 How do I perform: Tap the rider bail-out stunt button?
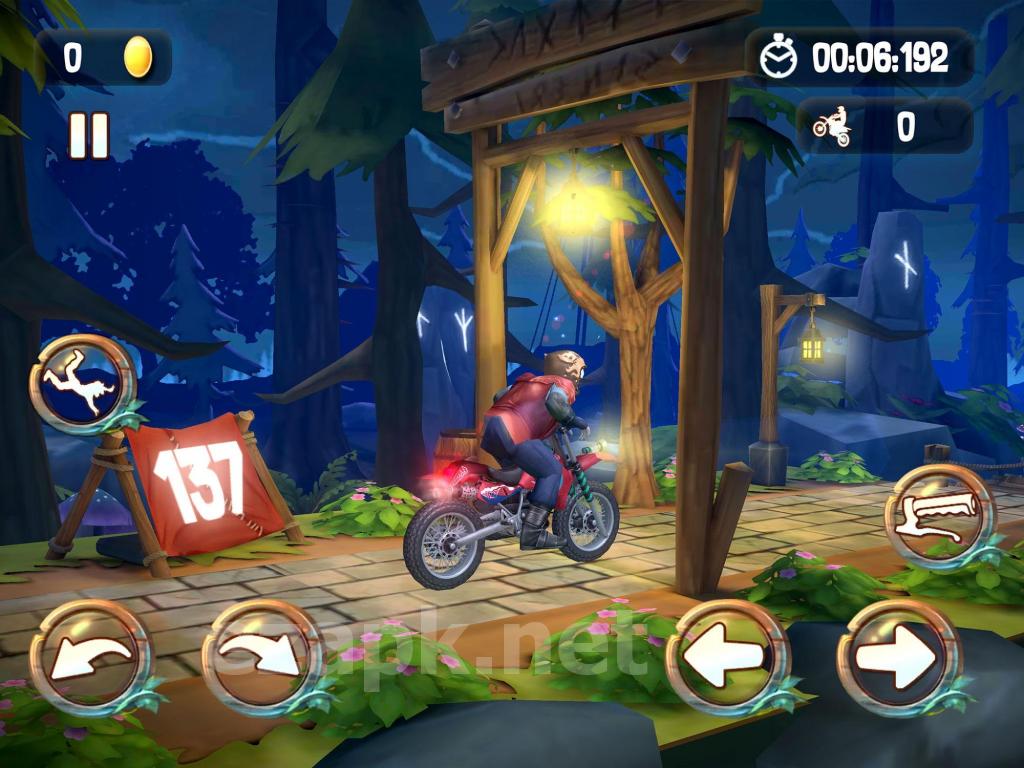coord(82,383)
